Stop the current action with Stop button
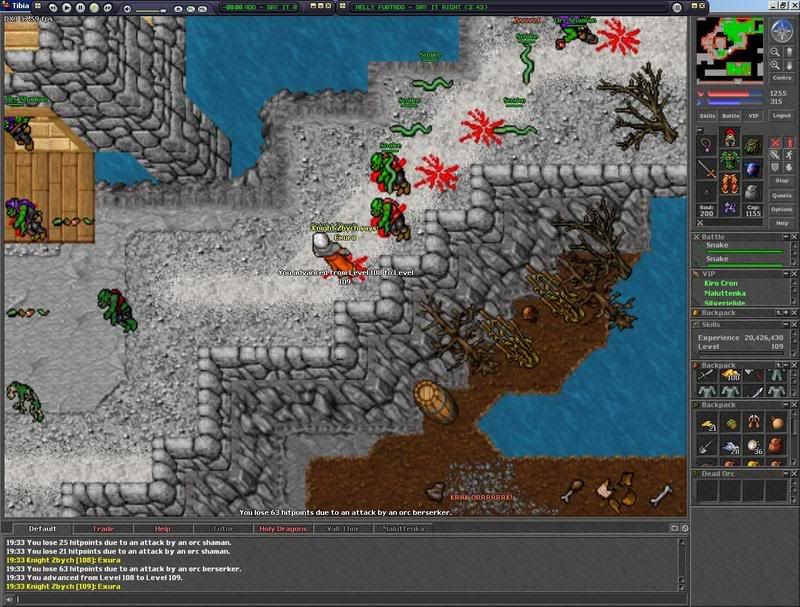800x607 pixels. pyautogui.click(x=782, y=181)
